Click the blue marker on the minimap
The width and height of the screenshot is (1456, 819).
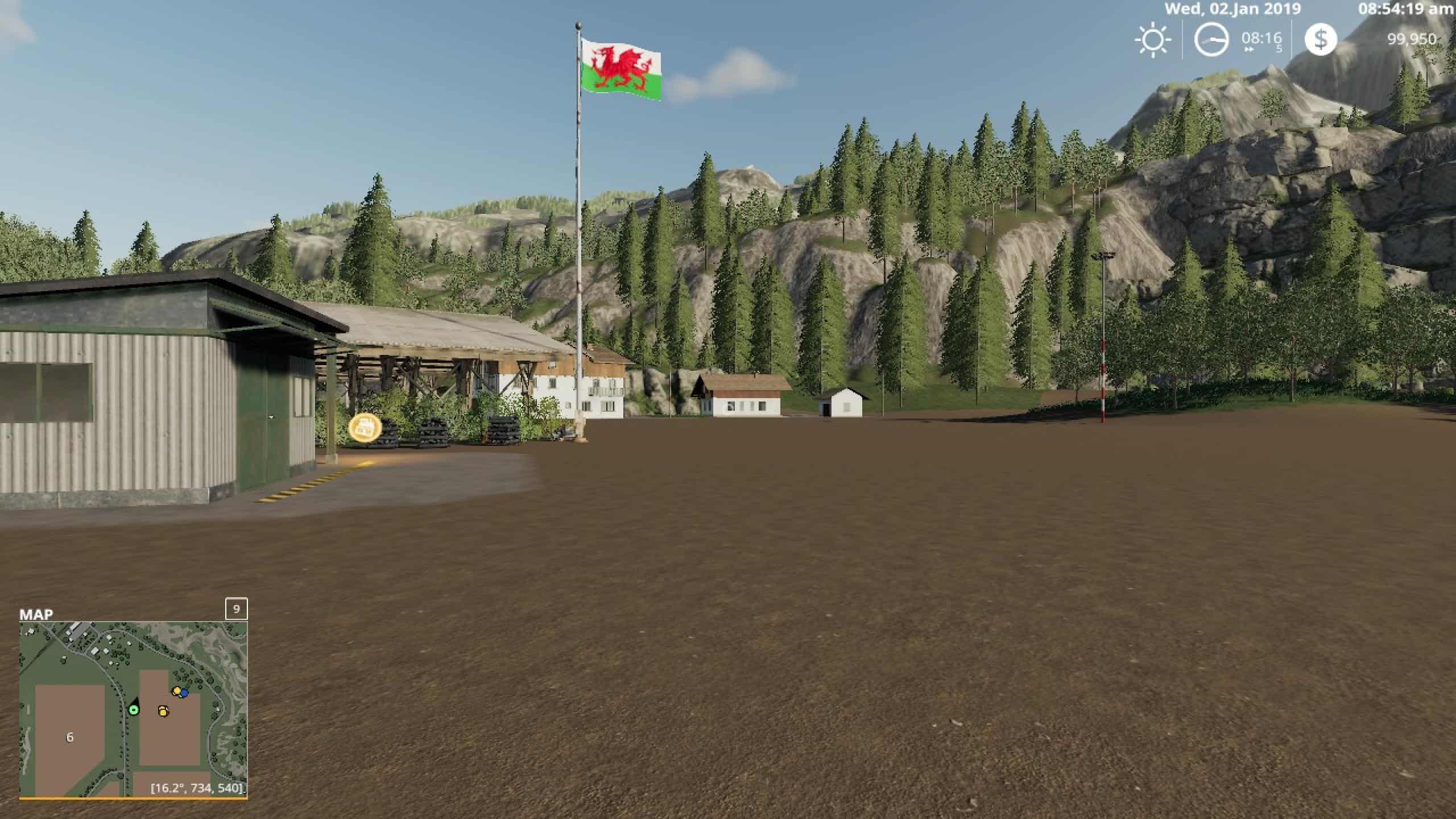coord(184,693)
